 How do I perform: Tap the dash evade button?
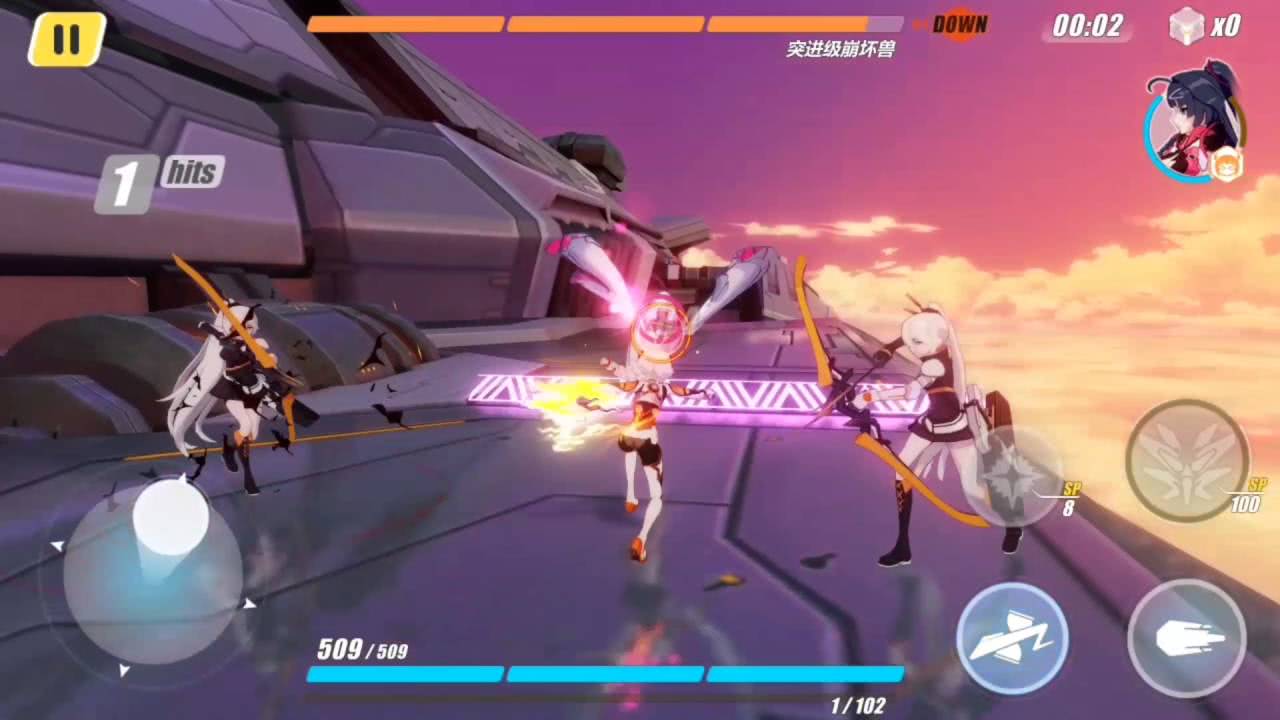click(1011, 636)
